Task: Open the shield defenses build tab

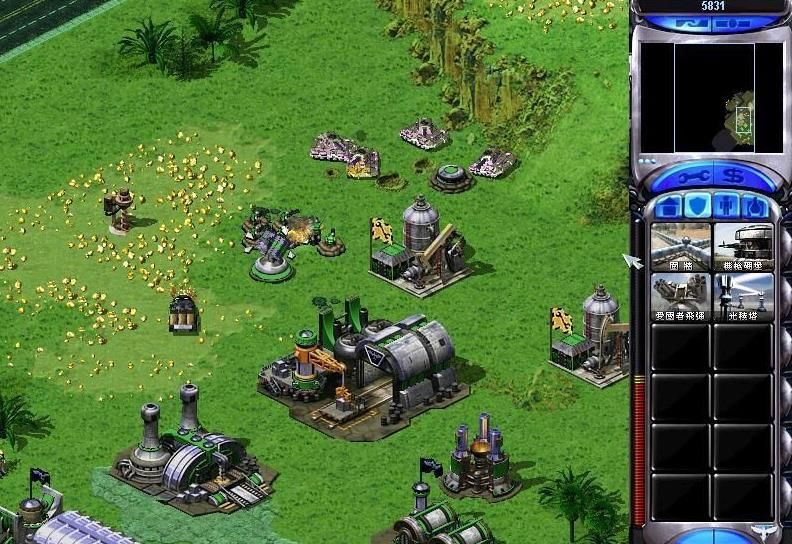Action: pos(698,207)
